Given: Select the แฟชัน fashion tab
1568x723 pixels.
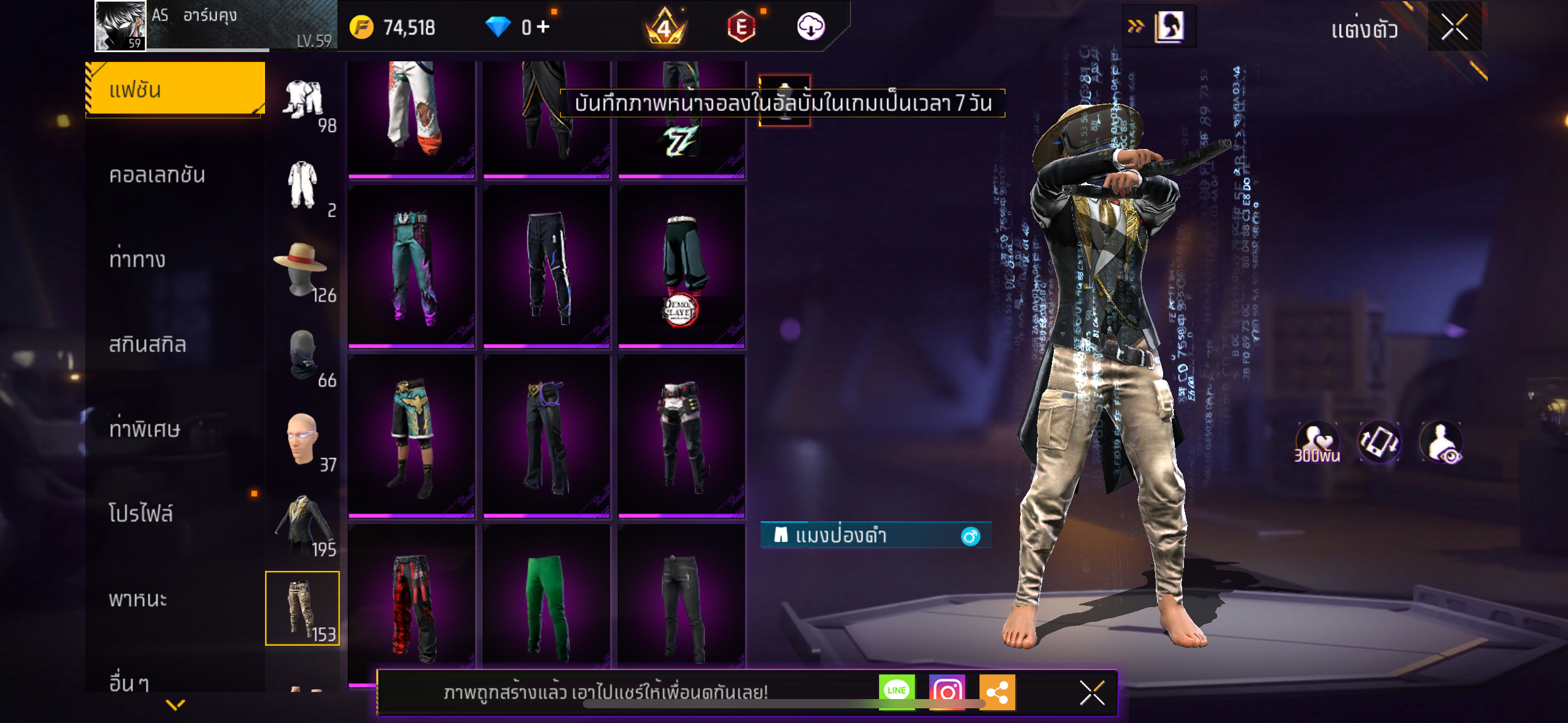Looking at the screenshot, I should tap(175, 90).
